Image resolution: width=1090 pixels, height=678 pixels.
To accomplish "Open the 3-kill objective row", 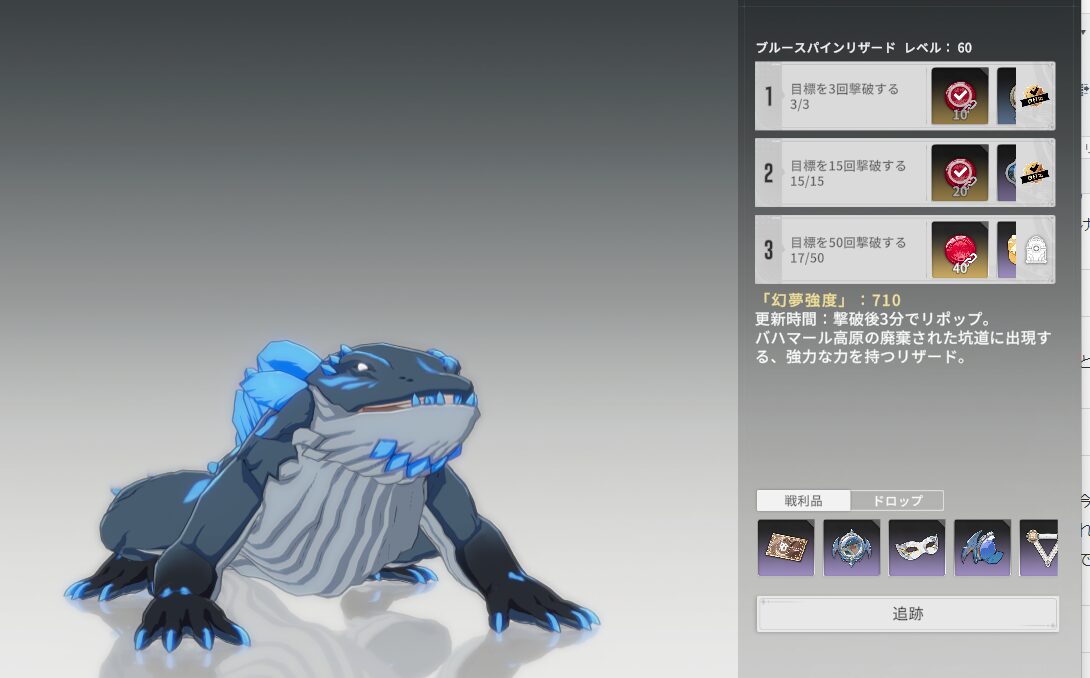I will pyautogui.click(x=850, y=96).
